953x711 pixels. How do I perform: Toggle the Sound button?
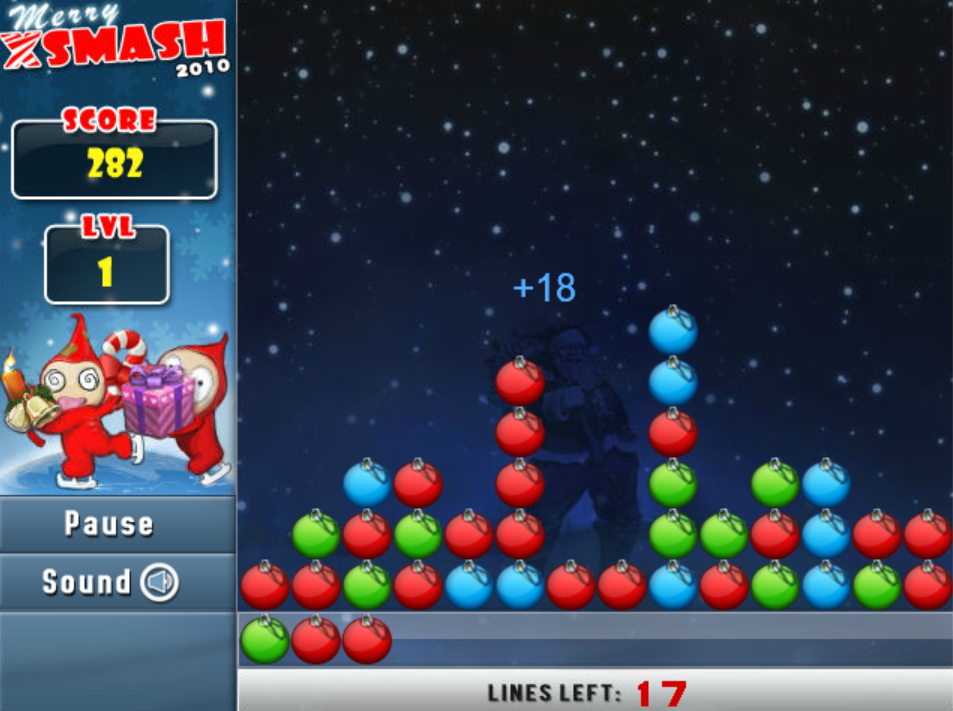pos(110,582)
